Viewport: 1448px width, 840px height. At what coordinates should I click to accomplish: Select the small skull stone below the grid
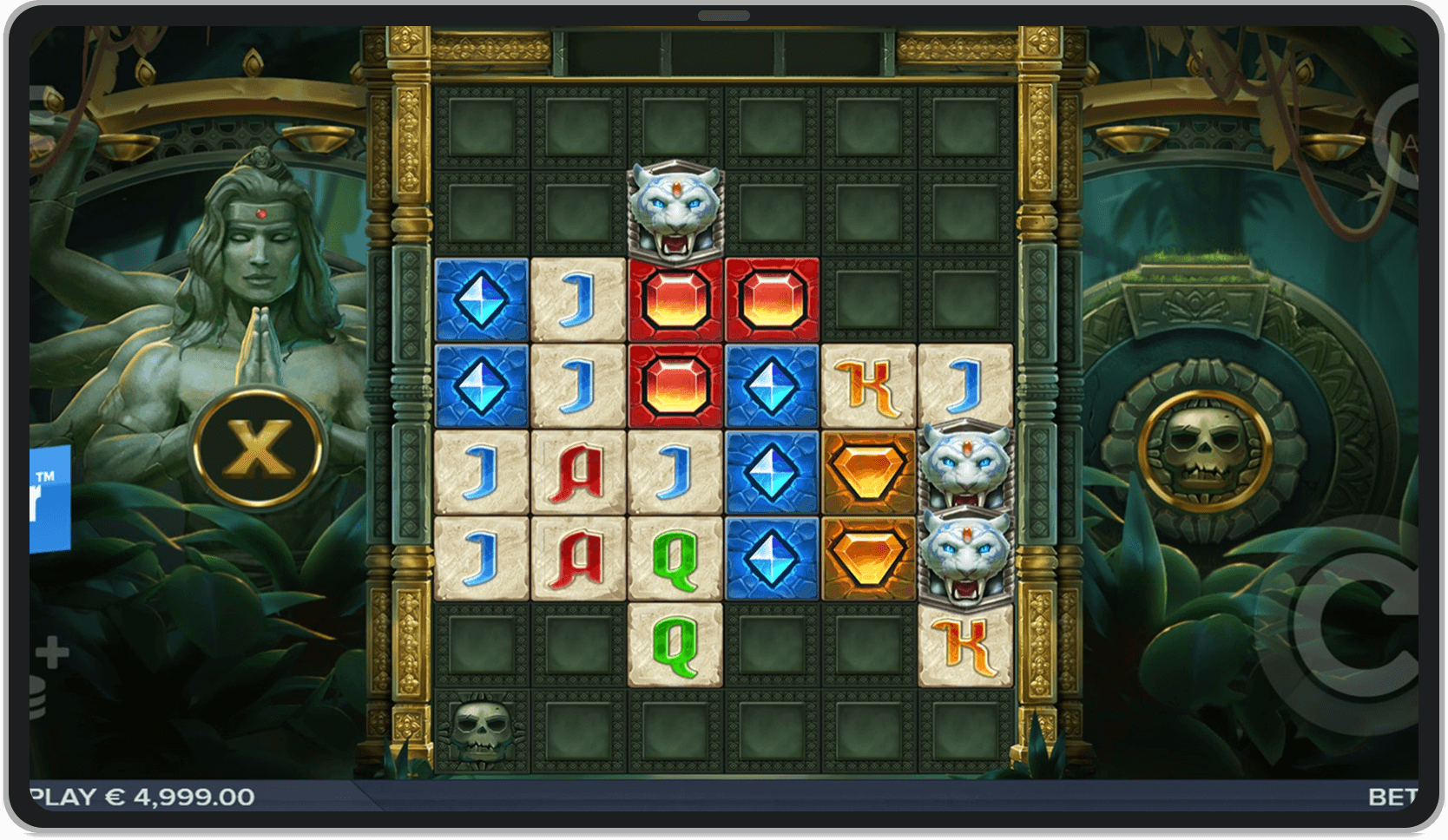click(x=482, y=731)
